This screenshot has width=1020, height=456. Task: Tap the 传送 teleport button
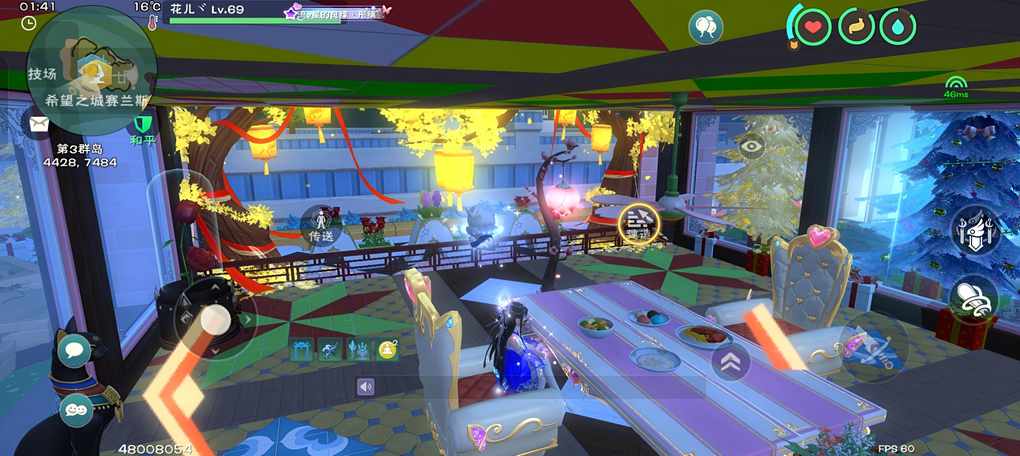[320, 224]
